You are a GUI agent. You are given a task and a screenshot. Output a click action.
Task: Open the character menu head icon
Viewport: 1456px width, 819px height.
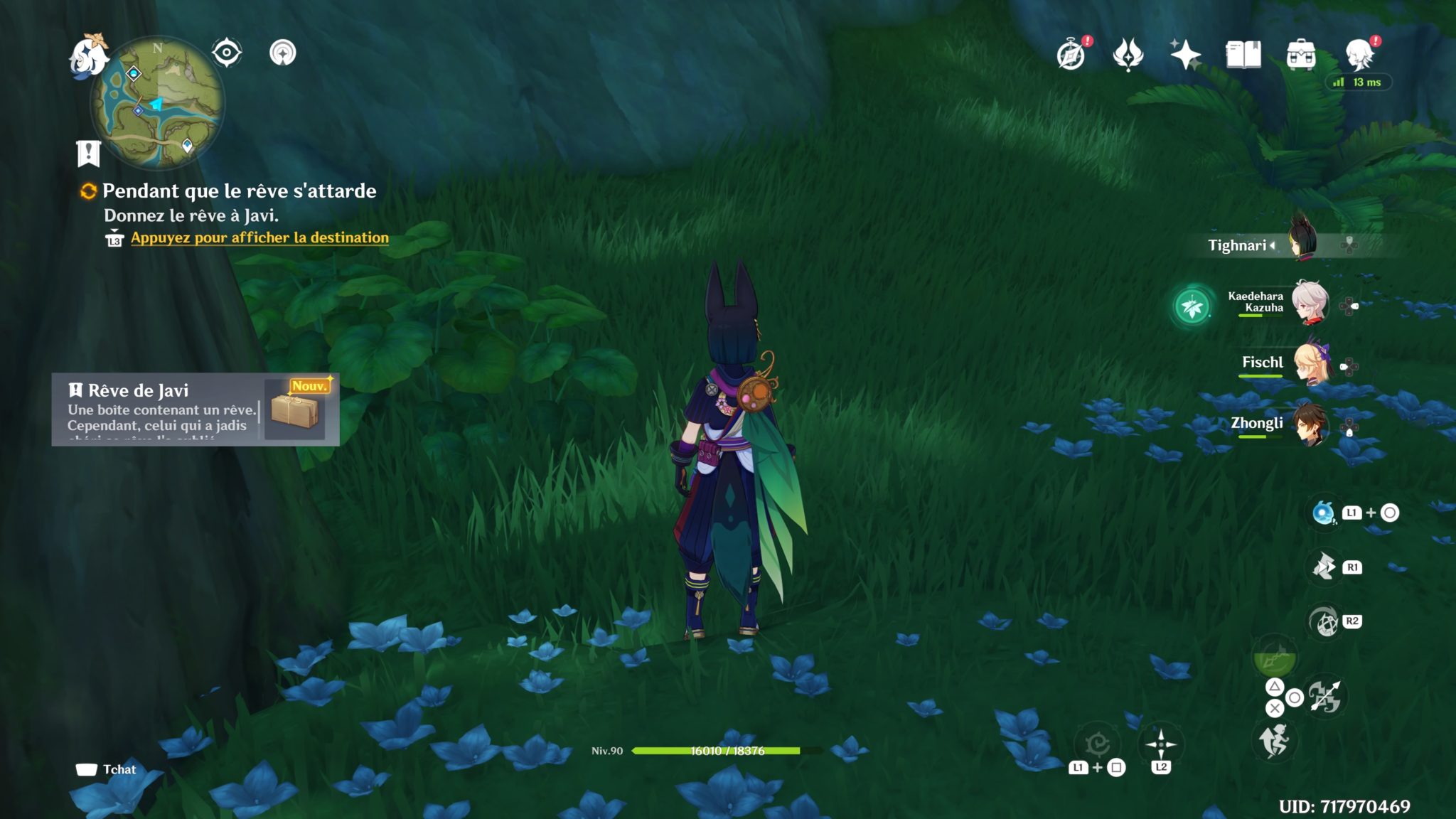click(1360, 55)
